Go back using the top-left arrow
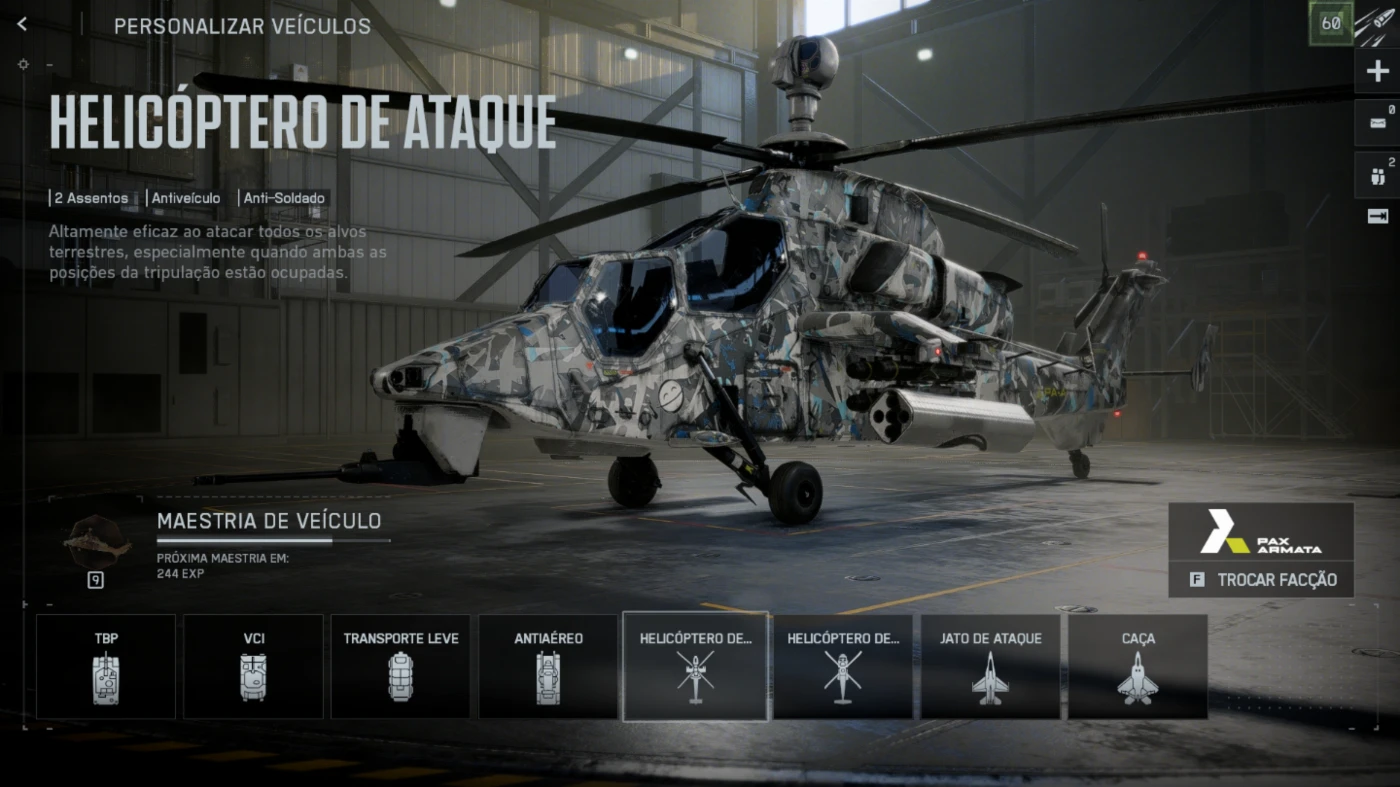Screen dimensions: 1400x787 22,25
